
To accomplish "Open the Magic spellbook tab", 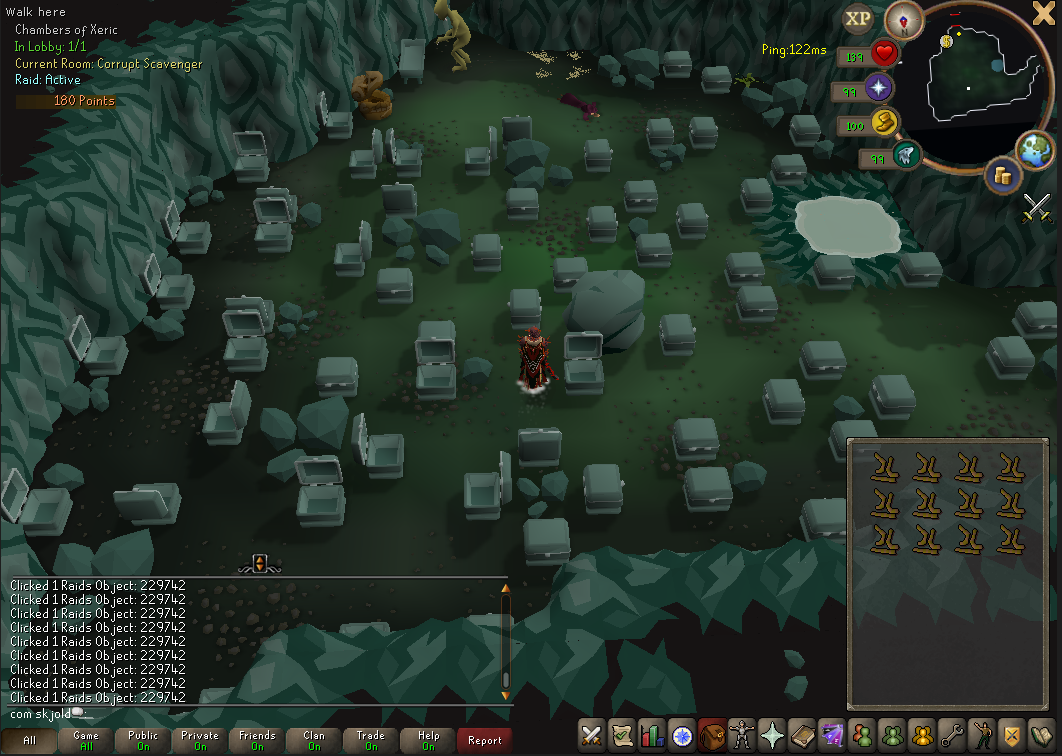I will point(831,735).
